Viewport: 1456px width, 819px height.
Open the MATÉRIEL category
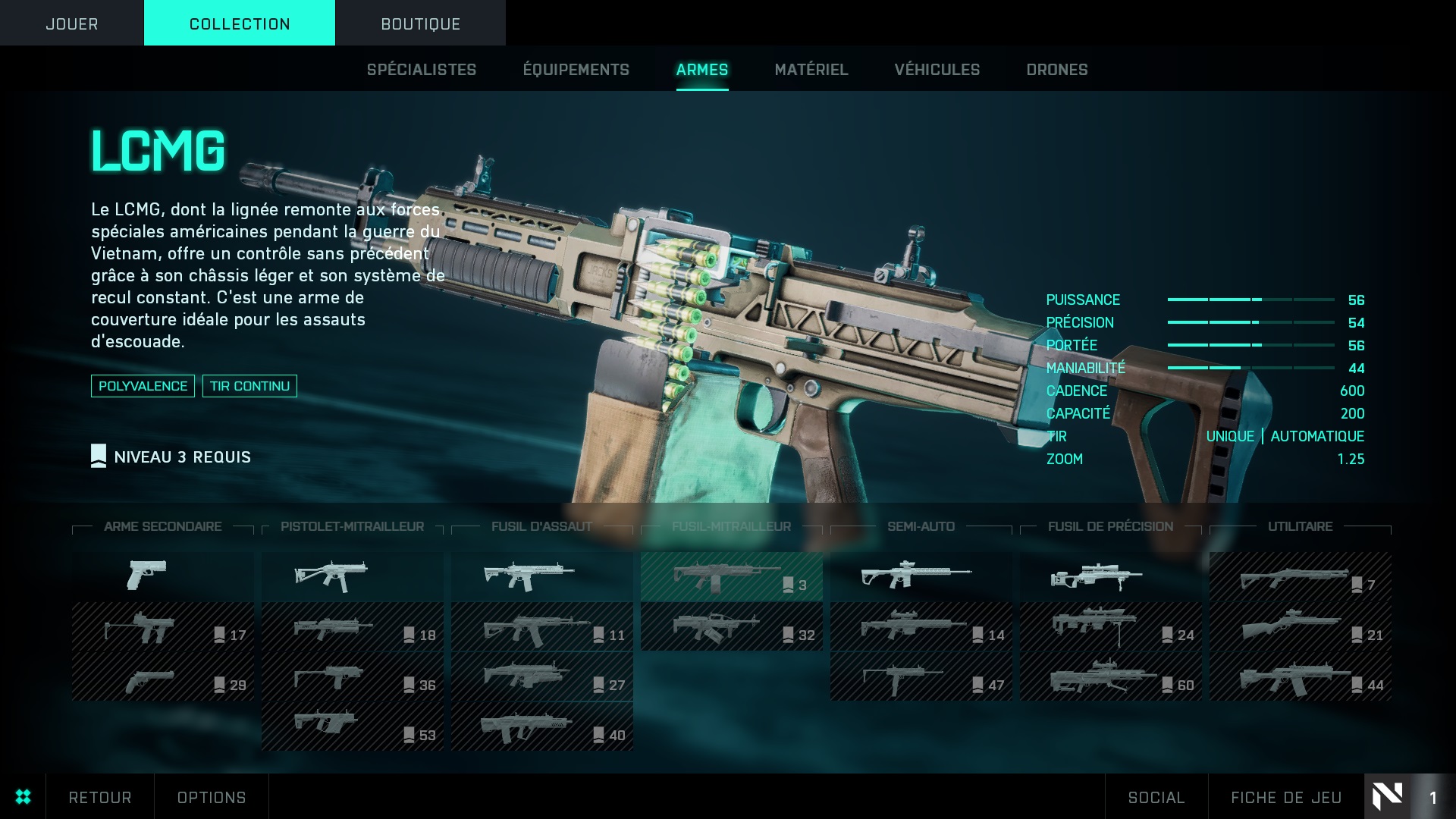[x=811, y=69]
